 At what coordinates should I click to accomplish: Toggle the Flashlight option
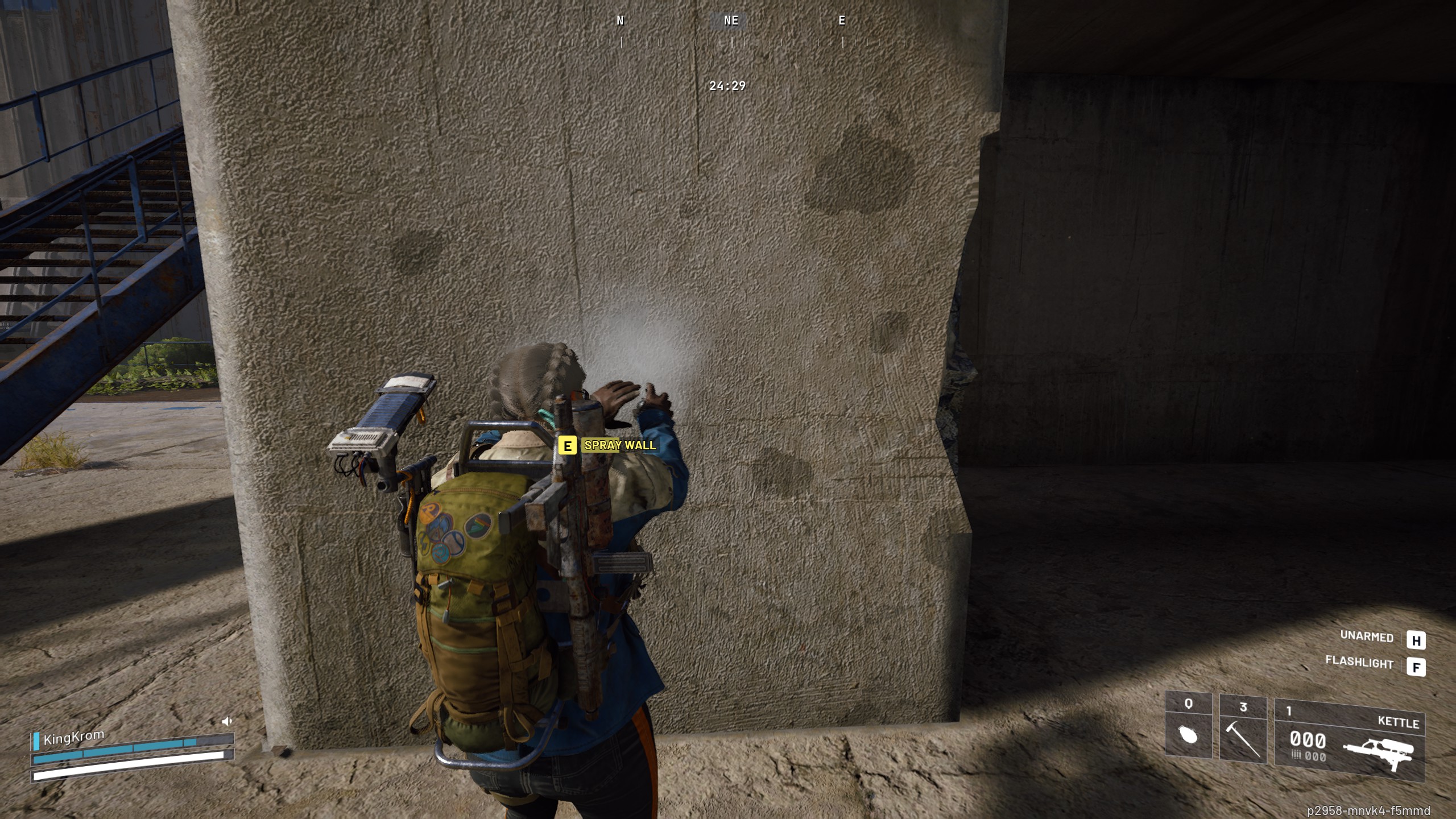click(x=1360, y=663)
